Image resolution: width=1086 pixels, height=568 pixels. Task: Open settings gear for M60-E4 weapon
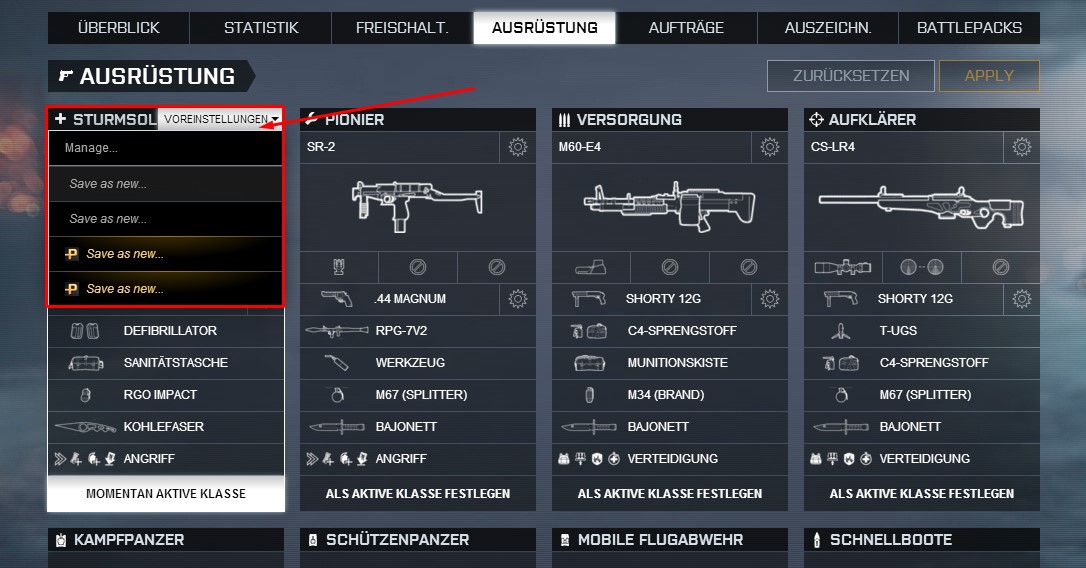[x=769, y=147]
